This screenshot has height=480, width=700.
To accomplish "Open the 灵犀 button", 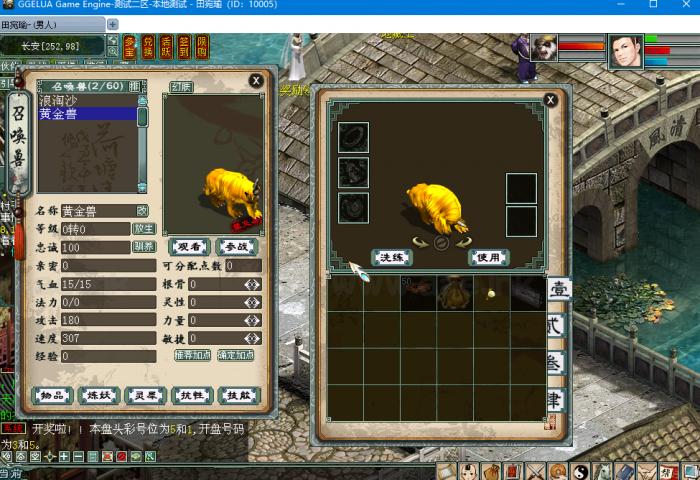I will pos(146,395).
